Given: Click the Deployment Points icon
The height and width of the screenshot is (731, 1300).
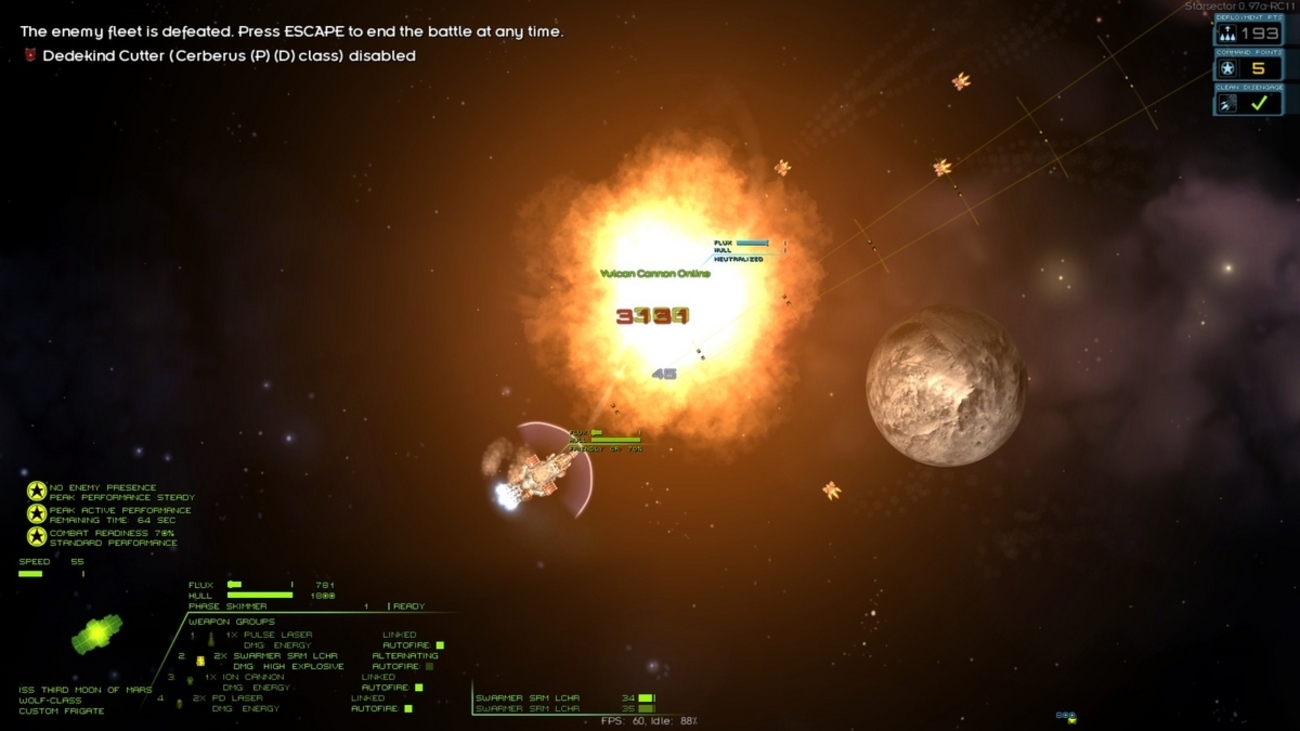Looking at the screenshot, I should 1227,34.
